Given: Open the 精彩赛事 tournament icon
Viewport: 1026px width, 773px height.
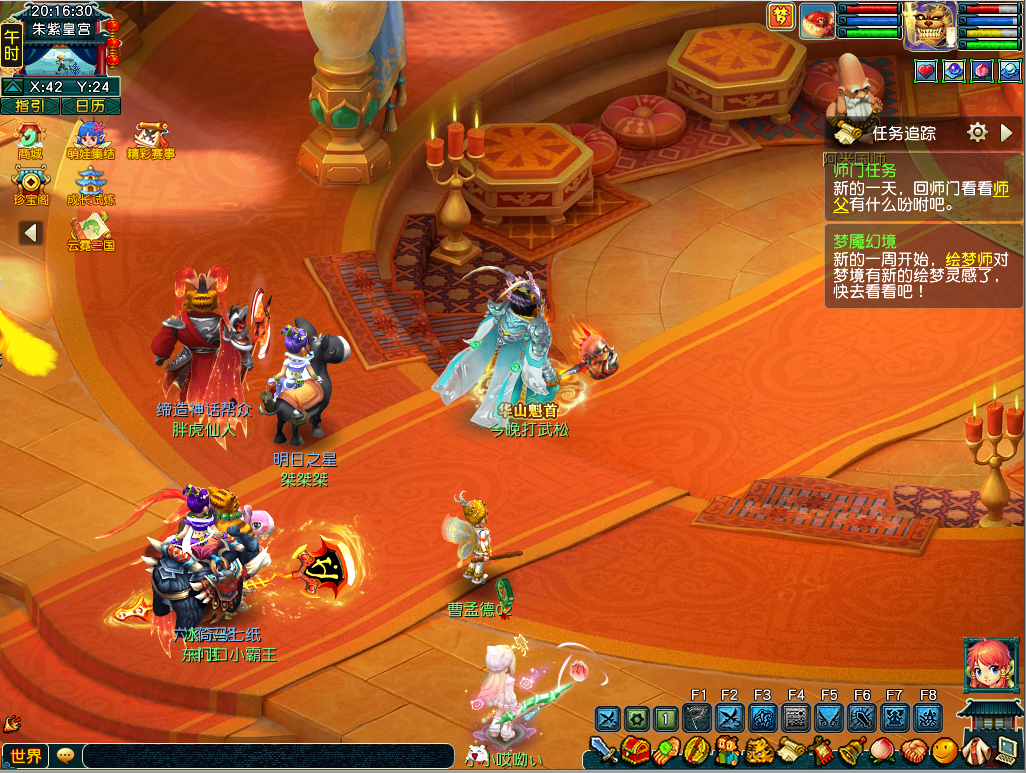Looking at the screenshot, I should 149,139.
